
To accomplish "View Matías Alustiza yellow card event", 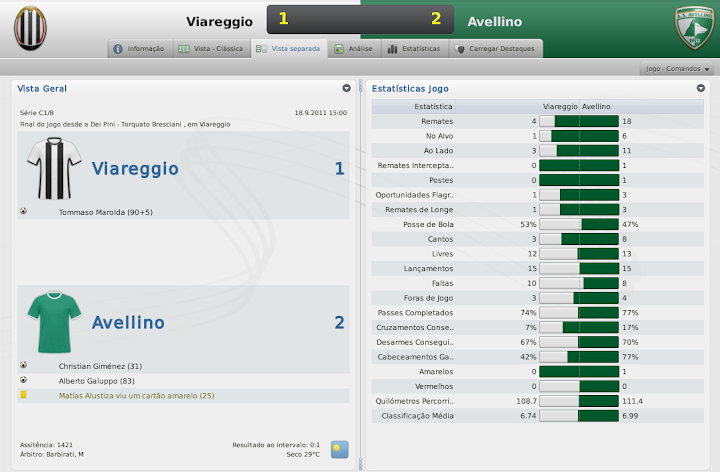I will [137, 396].
